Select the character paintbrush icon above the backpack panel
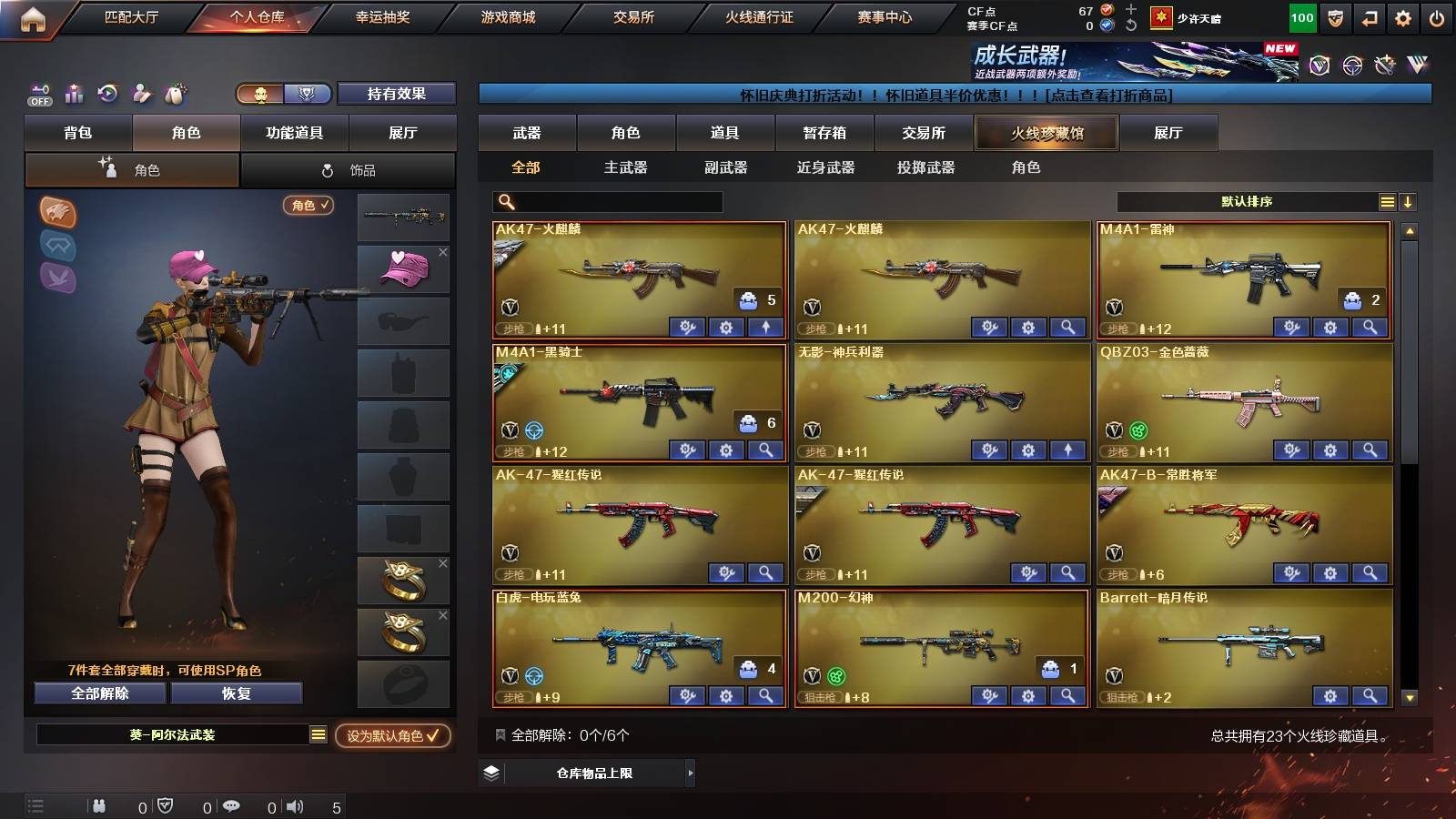The width and height of the screenshot is (1456, 819). coord(141,94)
